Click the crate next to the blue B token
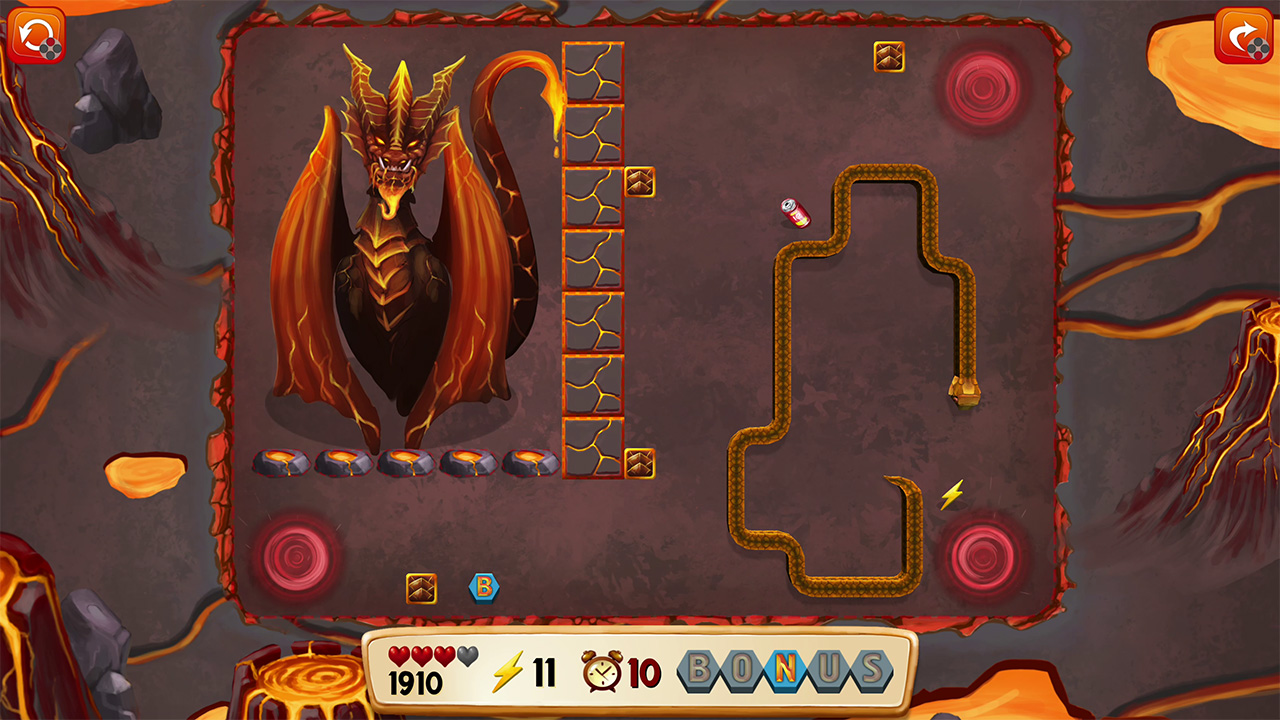This screenshot has height=720, width=1280. coord(421,589)
